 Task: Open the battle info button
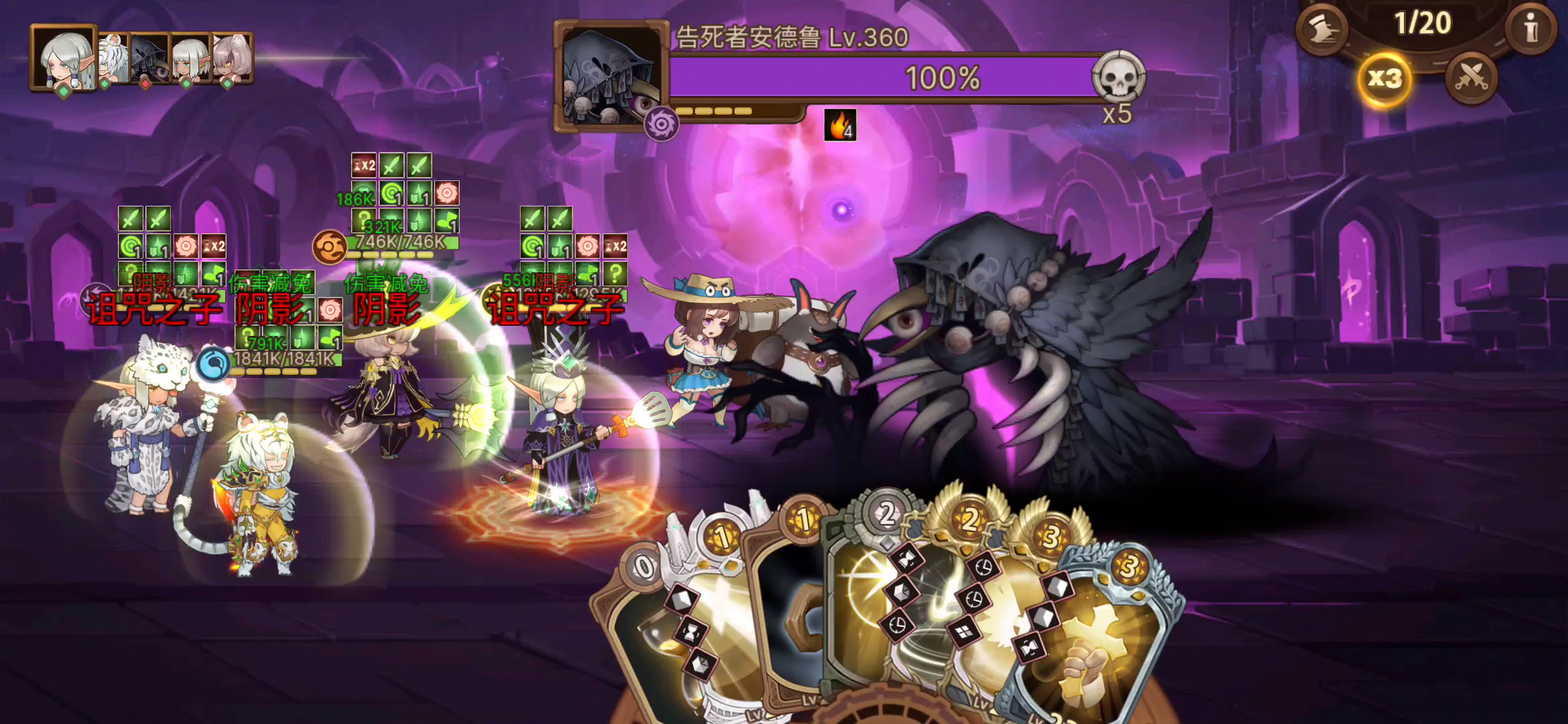coord(1530,29)
